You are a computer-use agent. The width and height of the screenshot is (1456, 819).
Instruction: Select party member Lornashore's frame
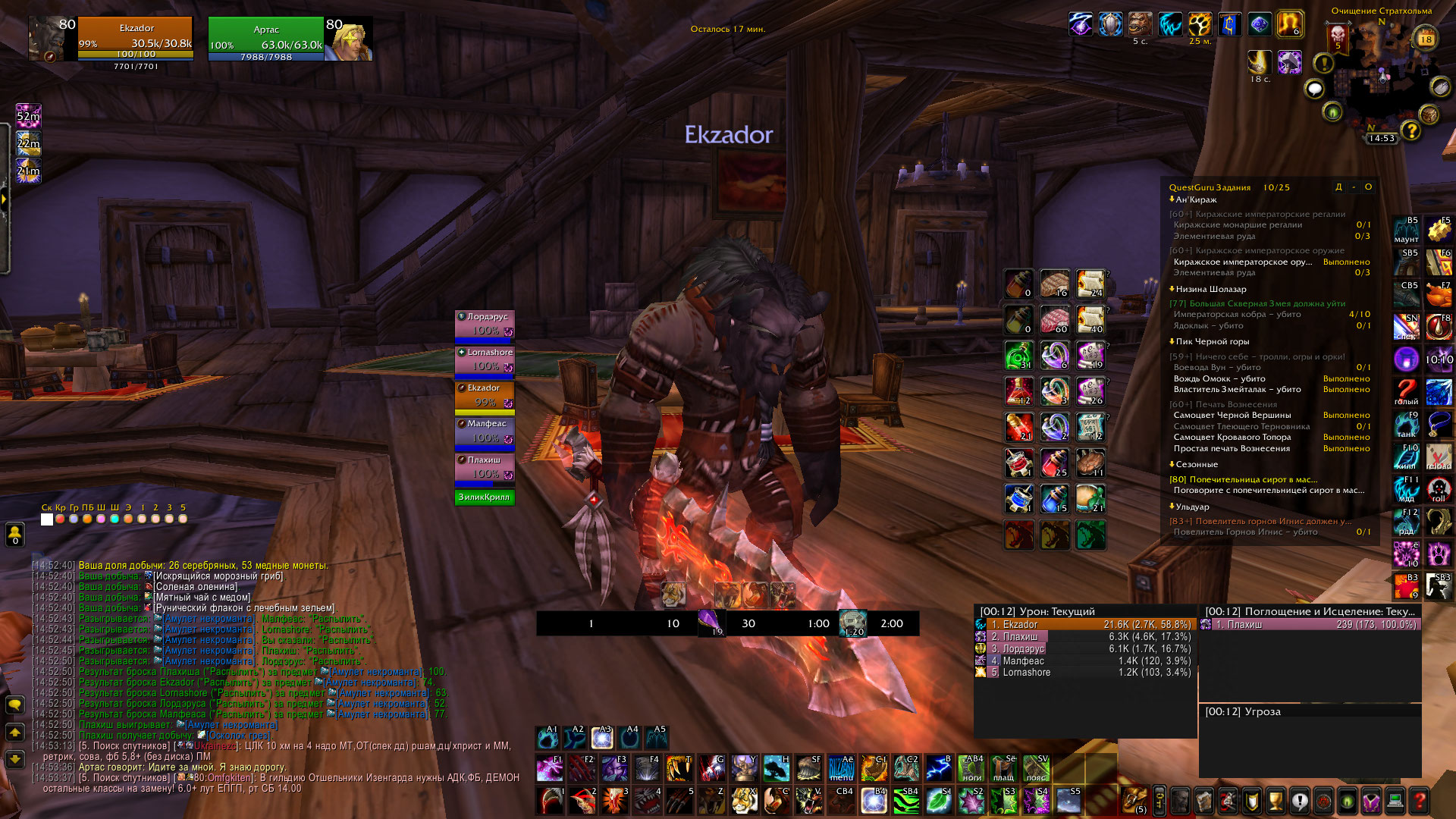[485, 359]
